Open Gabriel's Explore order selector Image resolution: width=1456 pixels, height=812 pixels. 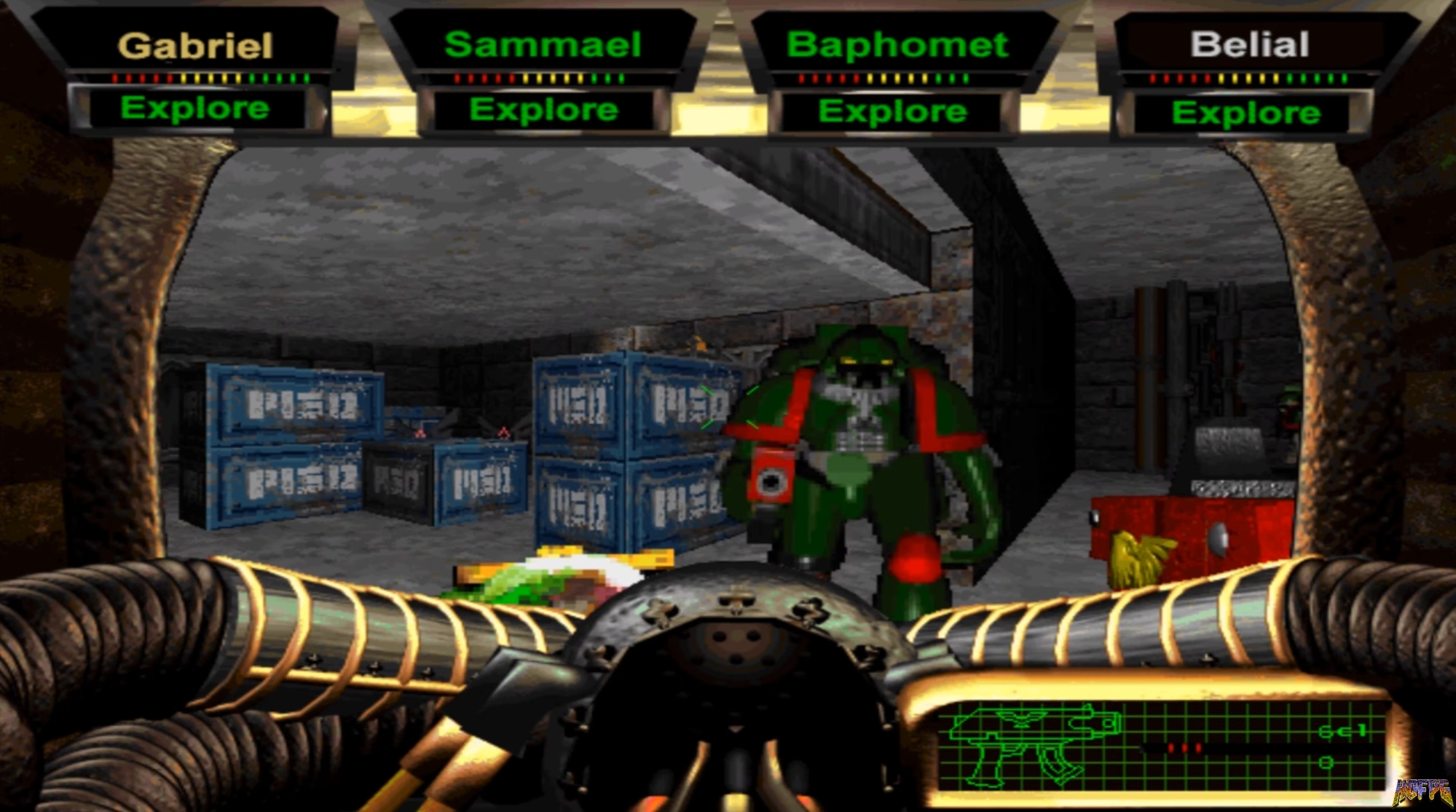[x=192, y=109]
